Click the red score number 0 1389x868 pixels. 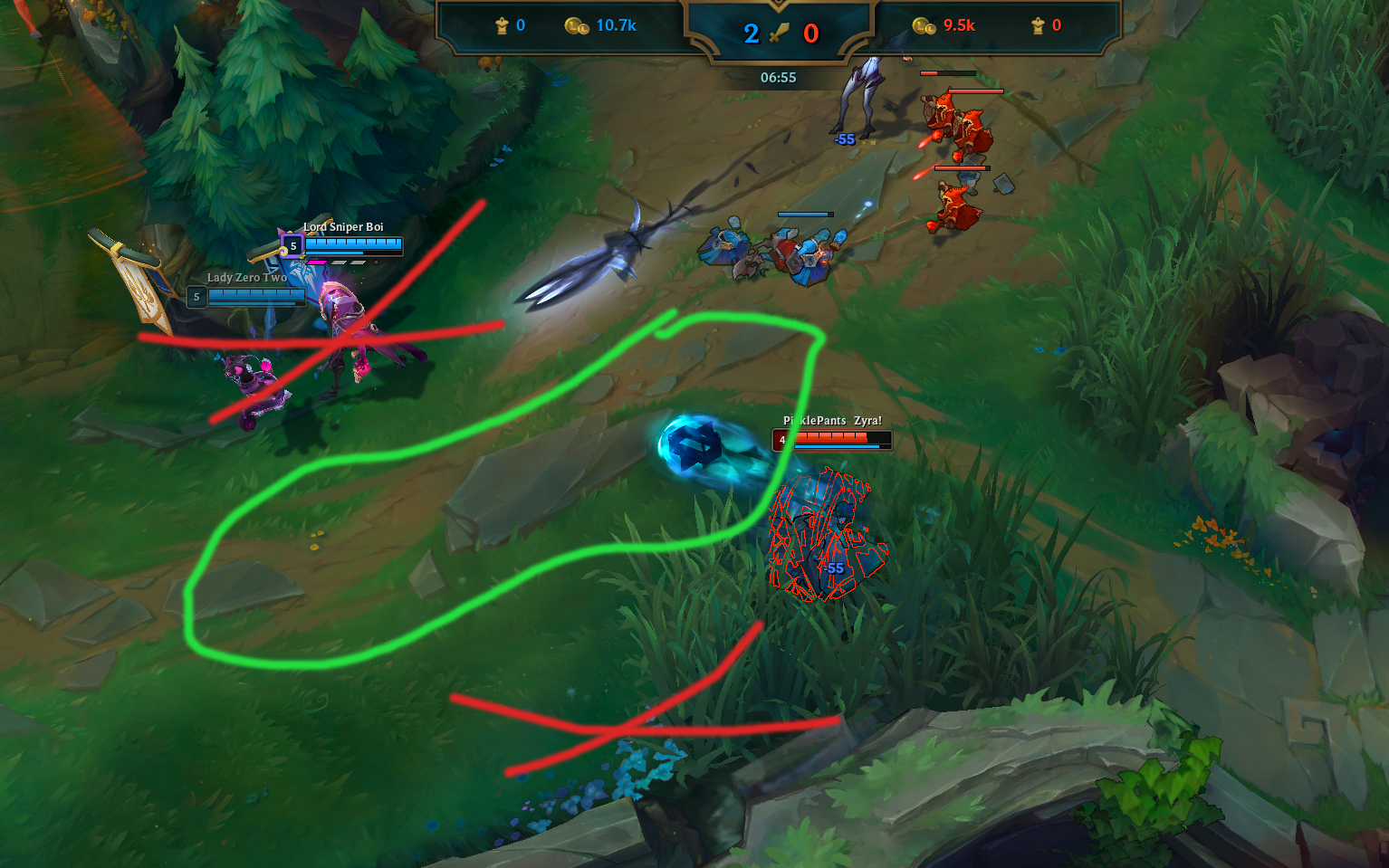[x=811, y=33]
